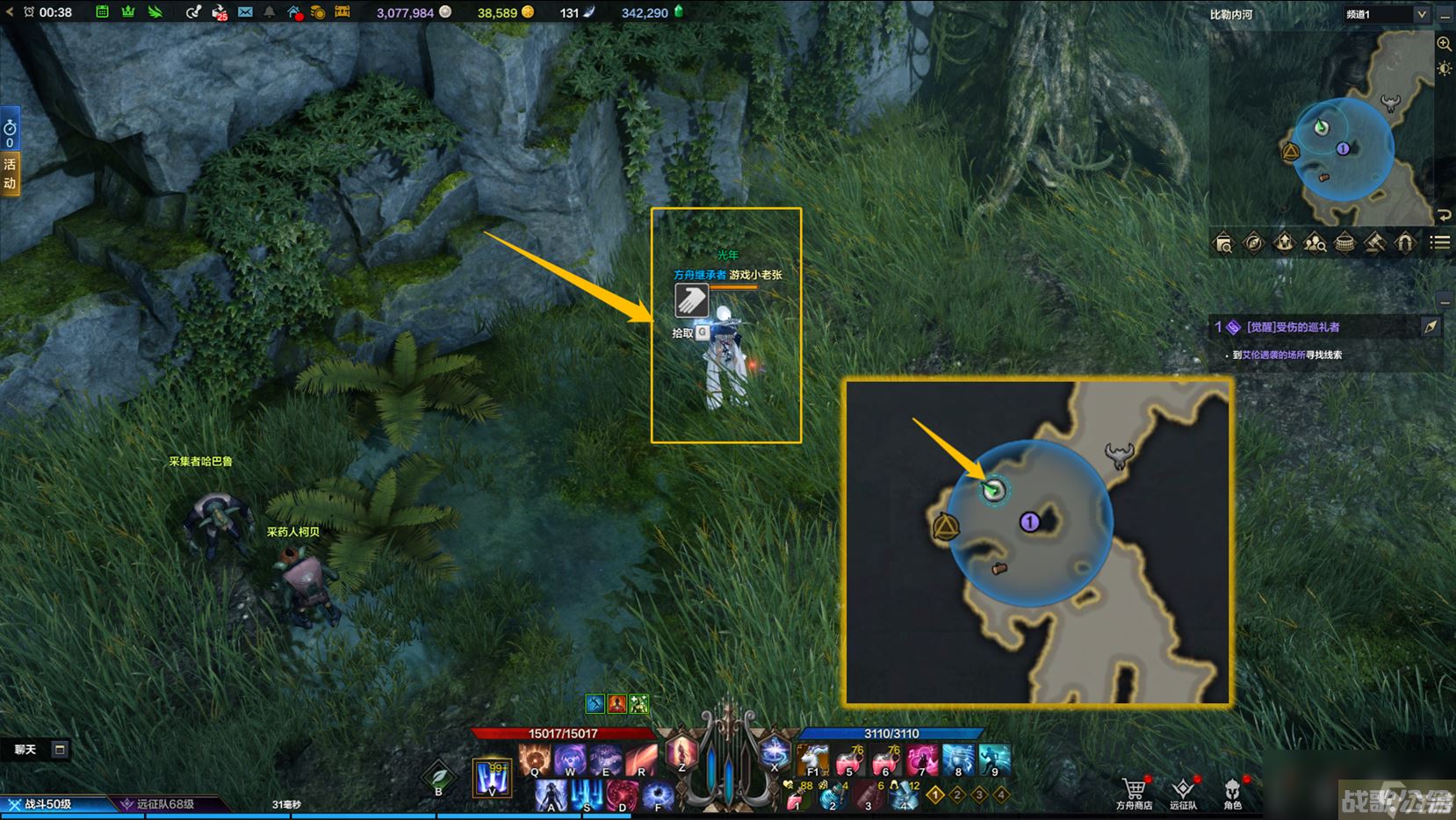Open the 活动 events side tab
The image size is (1456, 820).
pyautogui.click(x=10, y=173)
